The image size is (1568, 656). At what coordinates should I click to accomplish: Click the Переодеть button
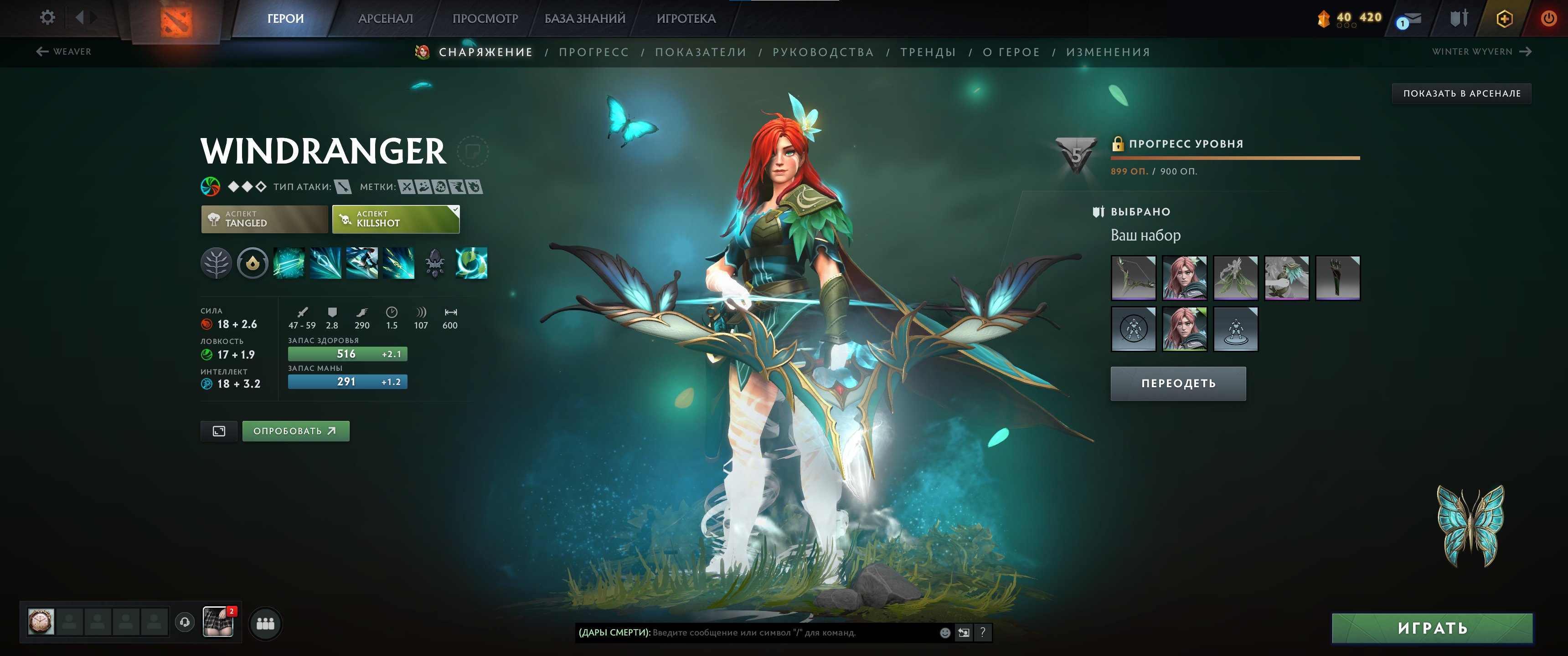pos(1178,384)
